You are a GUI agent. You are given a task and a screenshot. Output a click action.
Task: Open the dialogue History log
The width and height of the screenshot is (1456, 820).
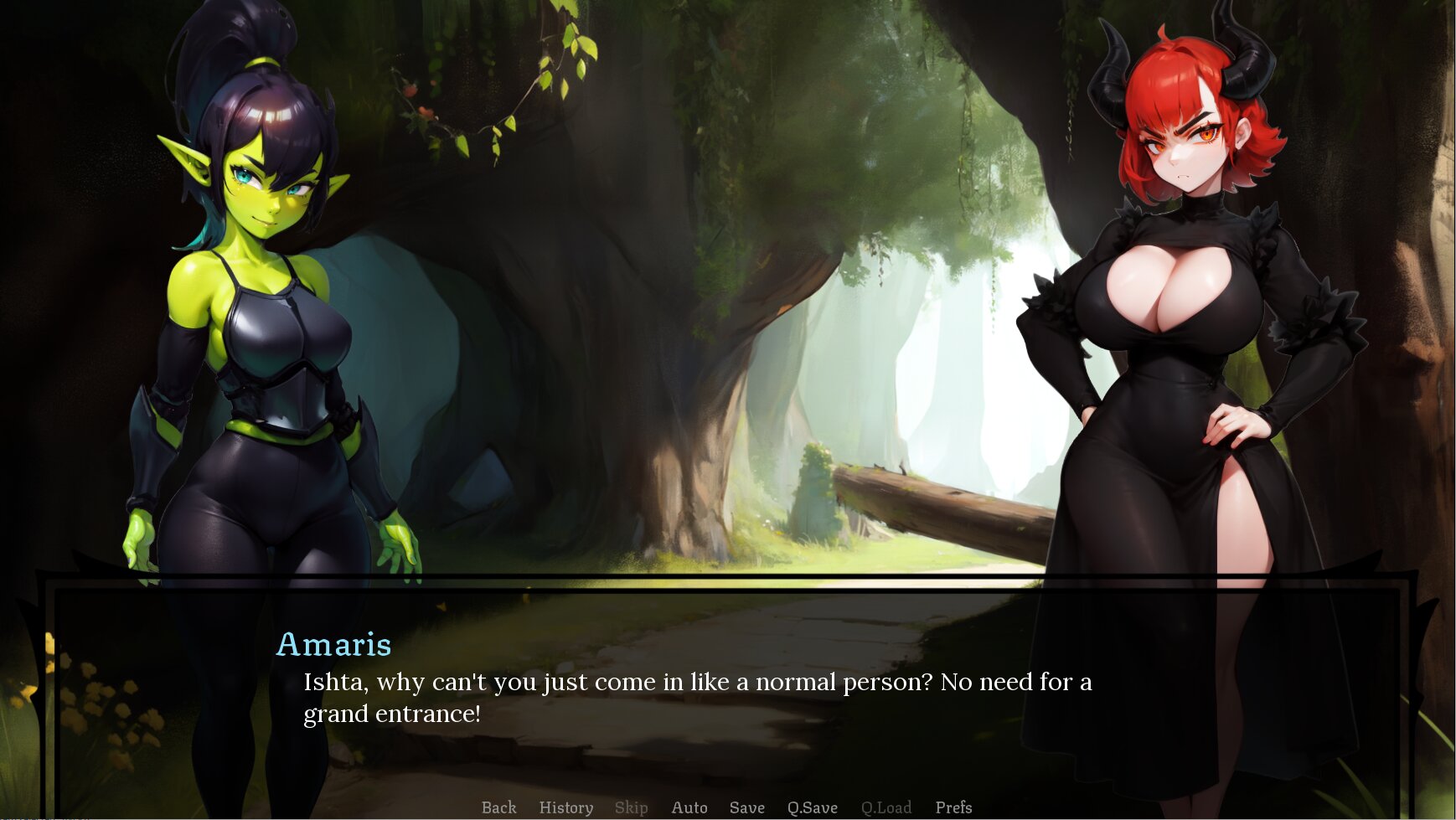click(565, 807)
